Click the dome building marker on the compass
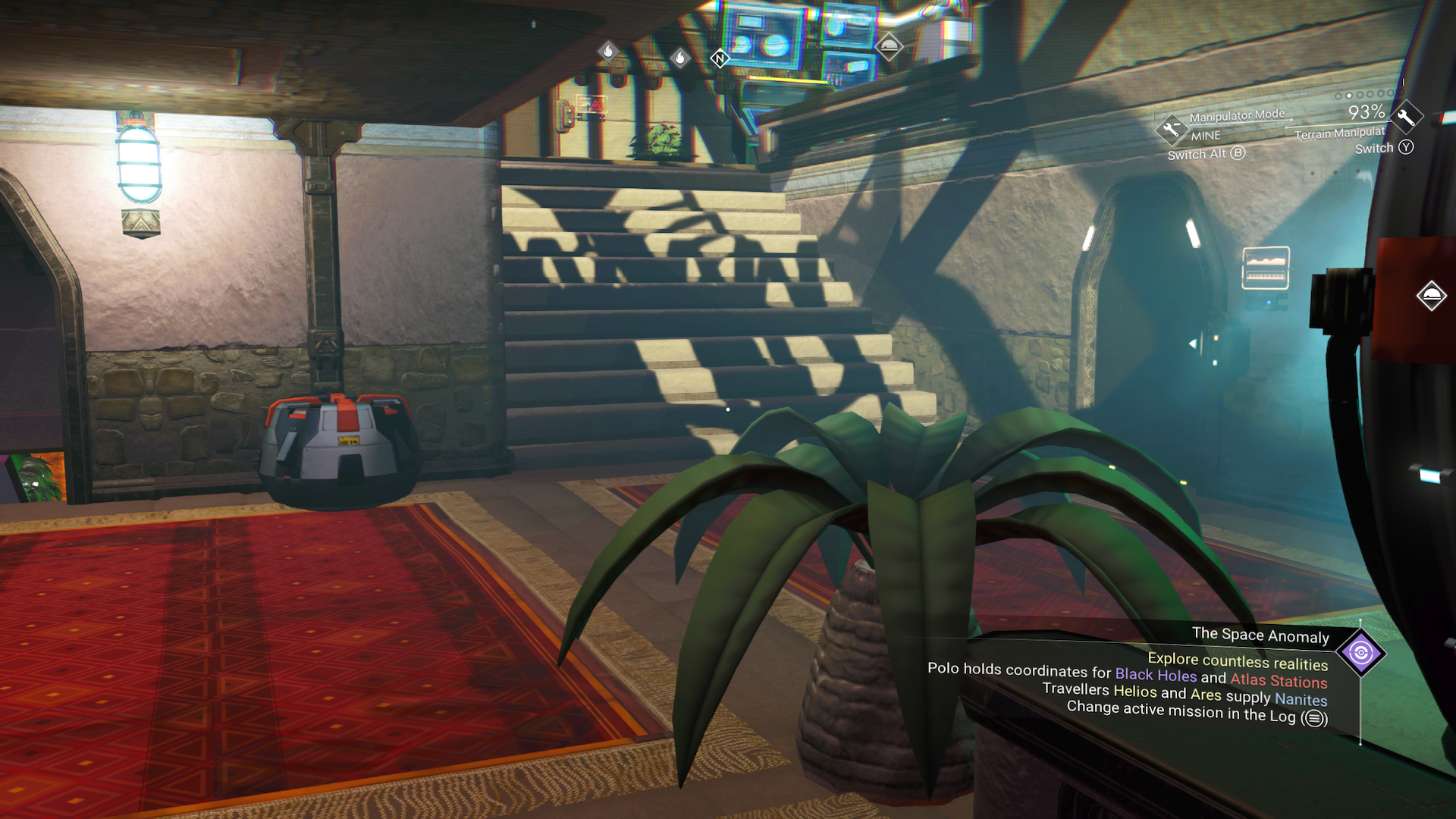Screen dimensions: 1456x819 [x=889, y=47]
